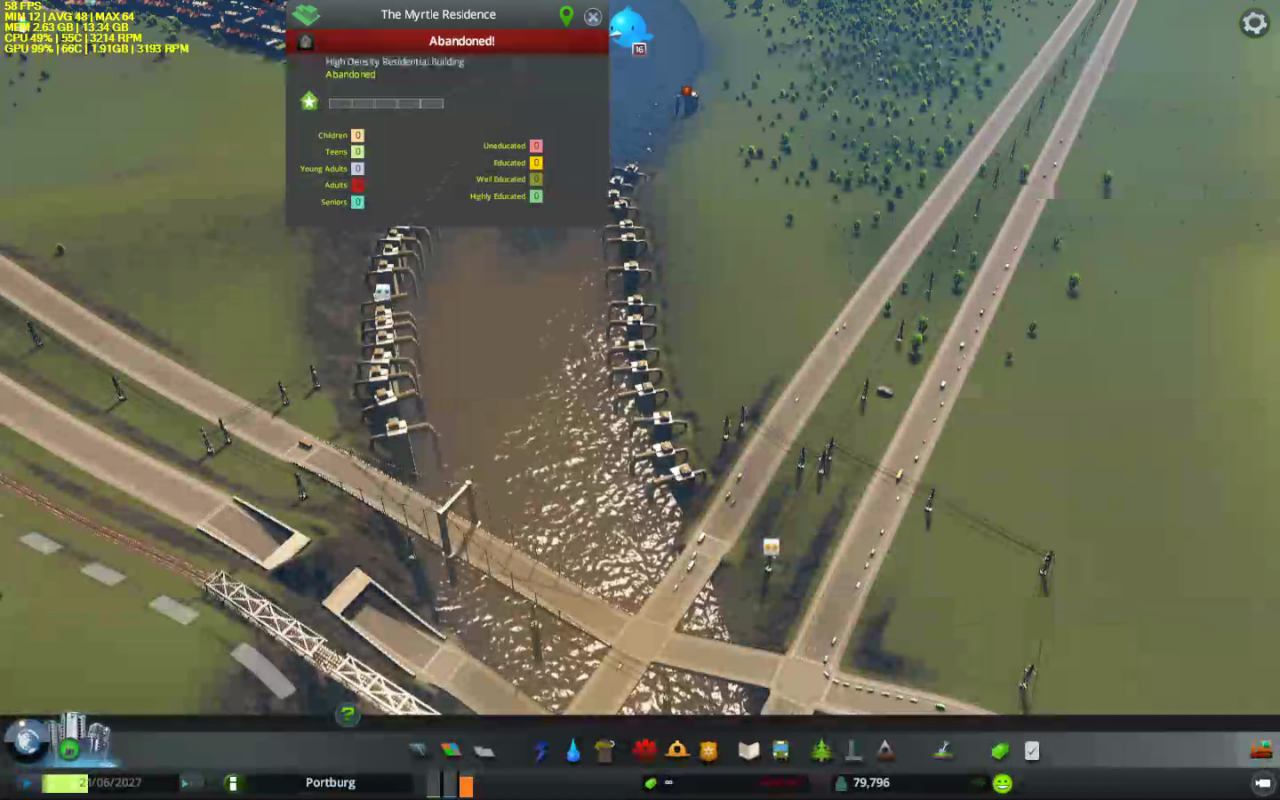Open the blue Chirper bird notifications
This screenshot has width=1280, height=800.
[629, 28]
